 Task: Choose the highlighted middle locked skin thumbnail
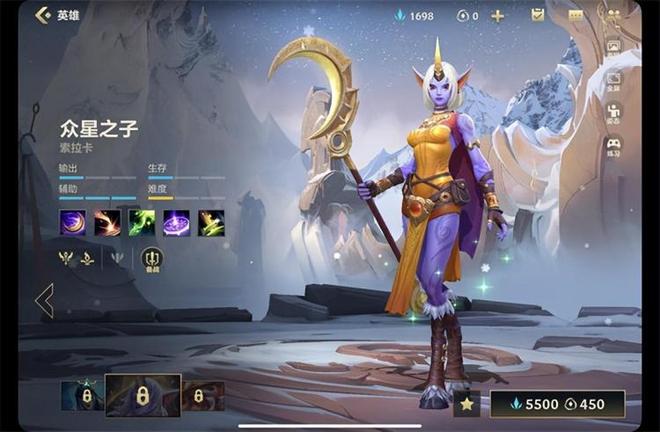pos(143,395)
